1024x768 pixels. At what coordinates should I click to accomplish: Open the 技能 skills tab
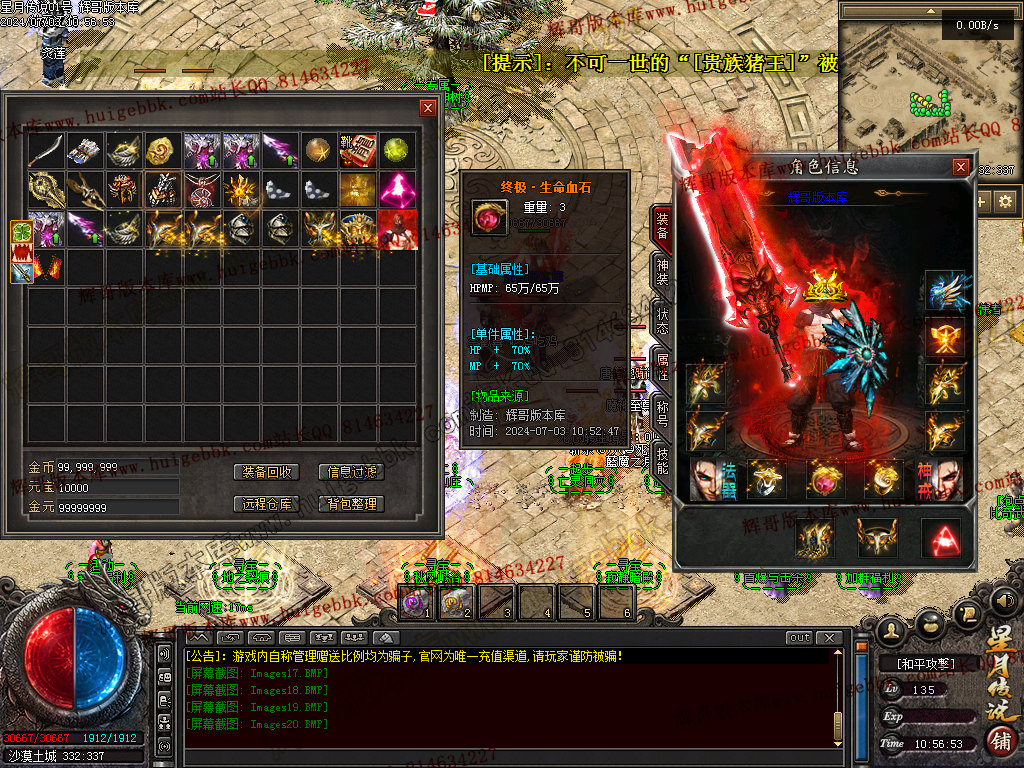pos(662,461)
